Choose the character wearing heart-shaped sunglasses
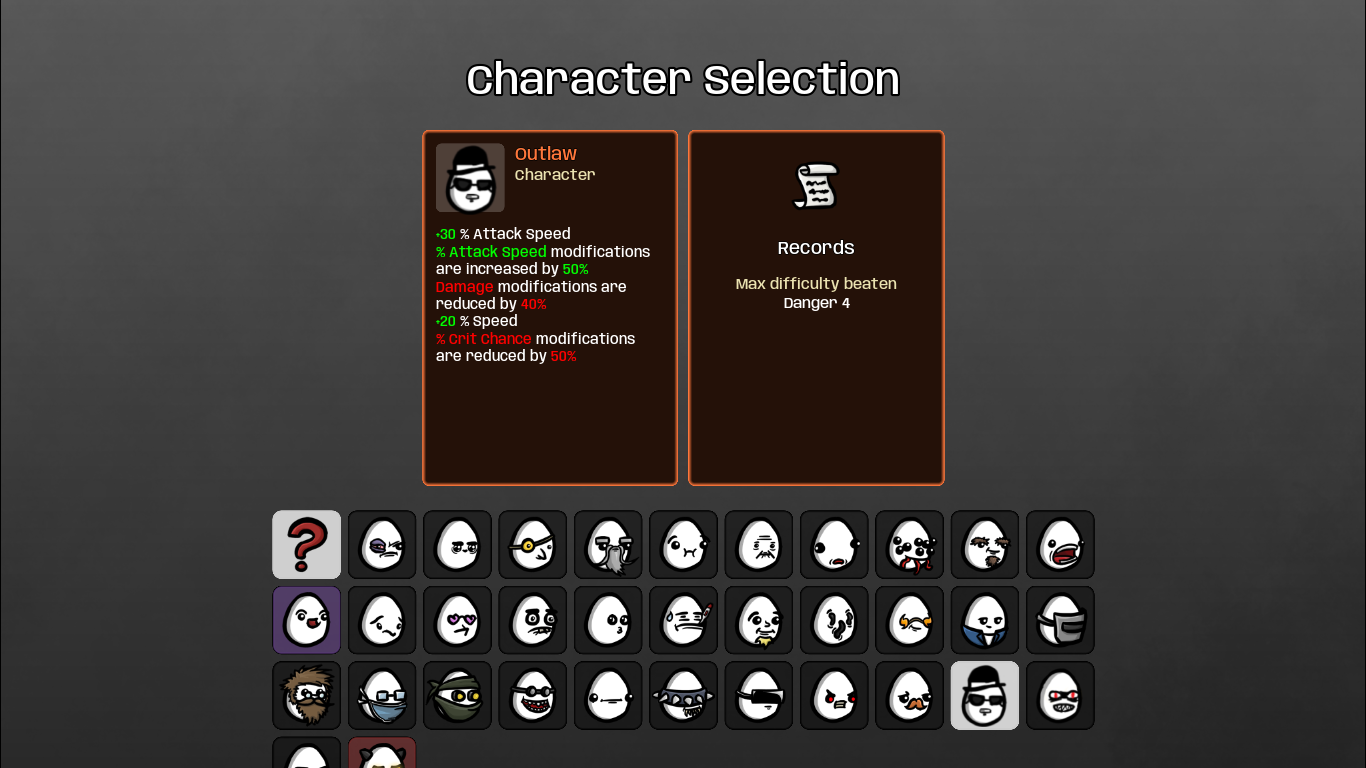 click(x=457, y=620)
